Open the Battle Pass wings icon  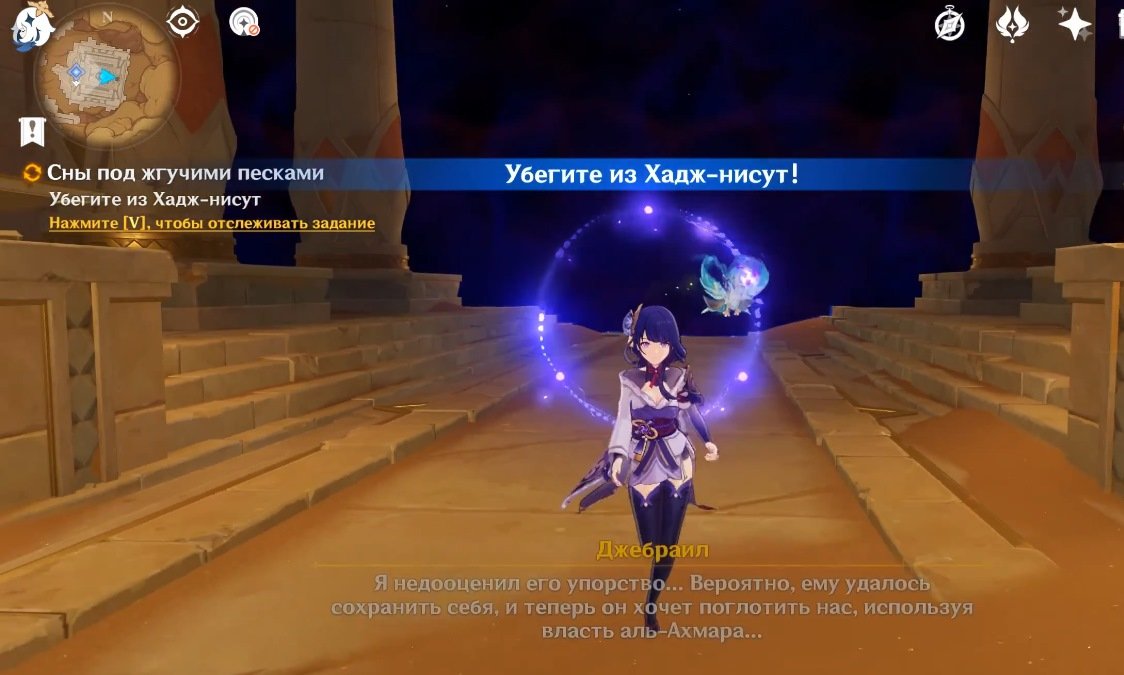pyautogui.click(x=1012, y=24)
